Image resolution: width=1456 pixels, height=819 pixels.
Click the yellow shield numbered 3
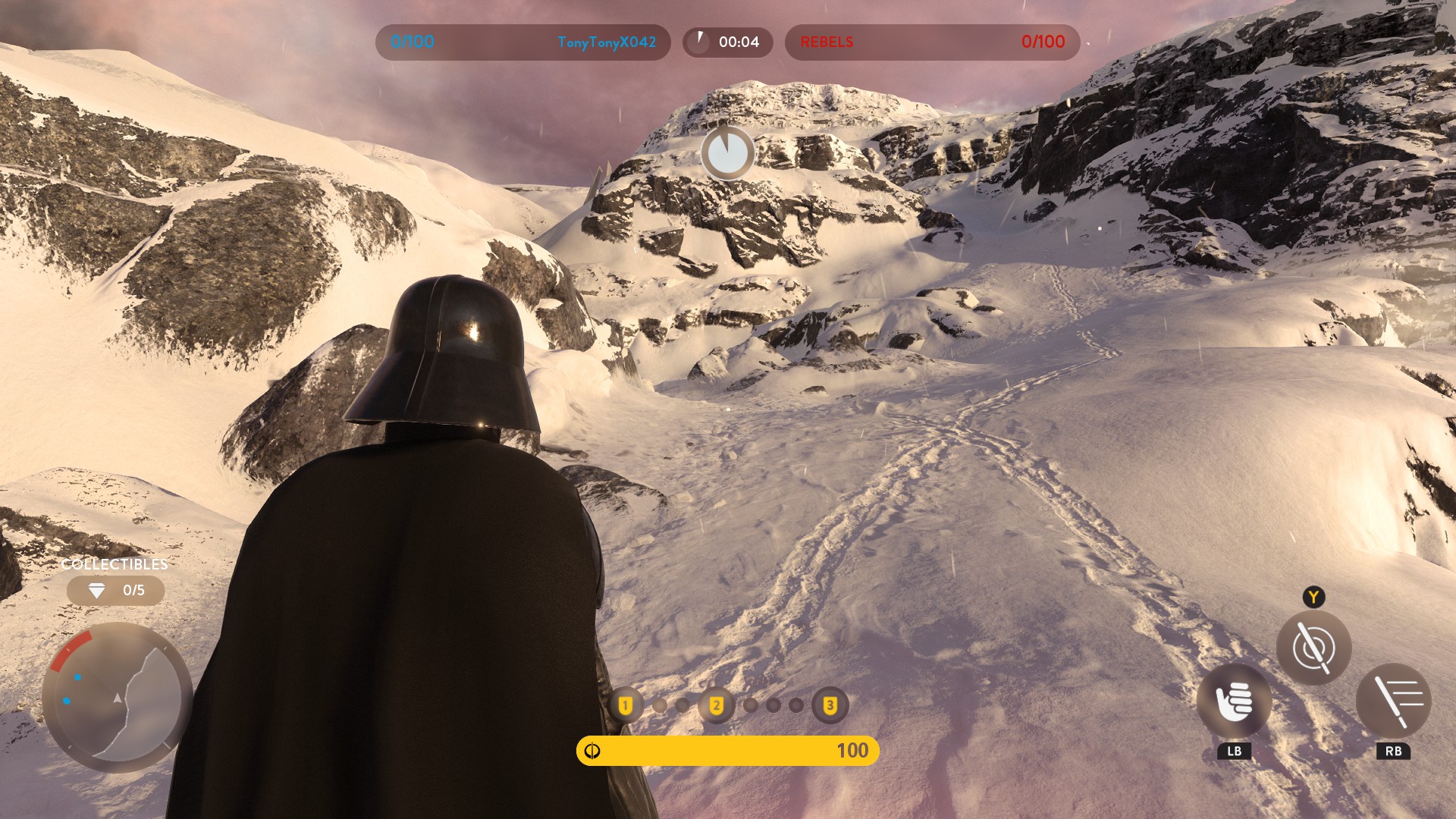(x=830, y=706)
